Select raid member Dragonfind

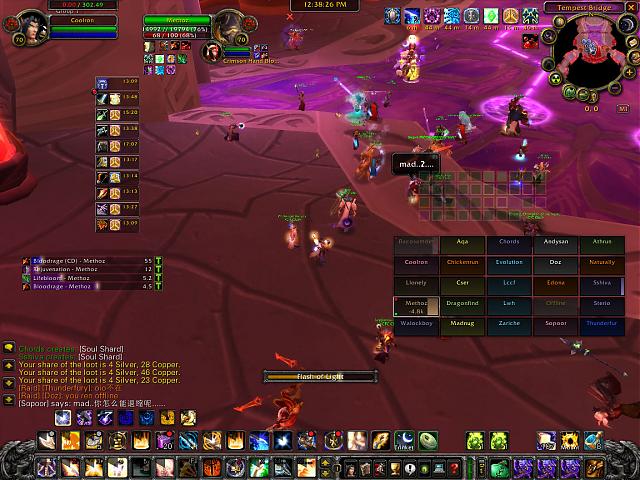click(x=462, y=304)
